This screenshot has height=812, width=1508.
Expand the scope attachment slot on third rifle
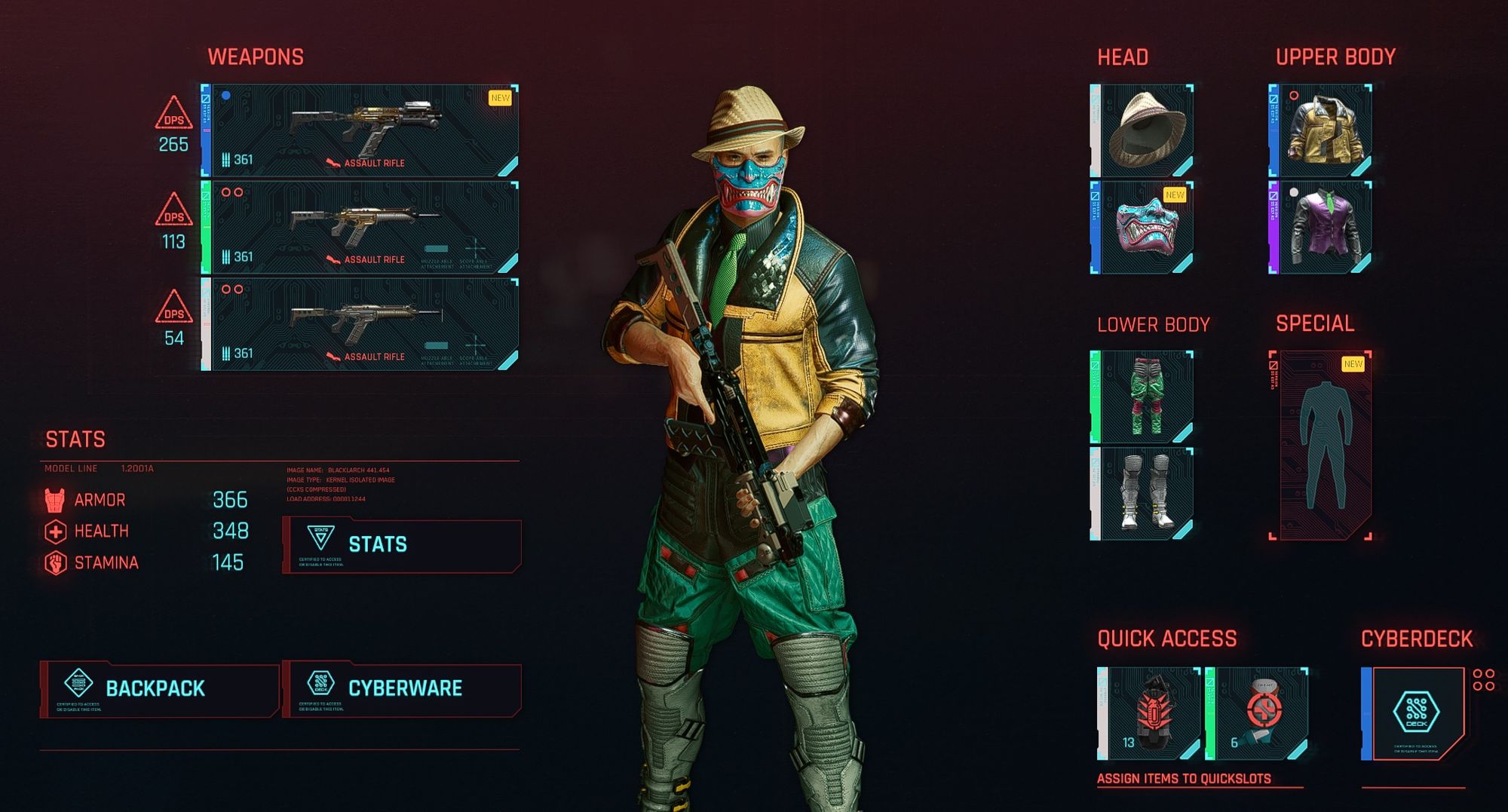point(474,344)
